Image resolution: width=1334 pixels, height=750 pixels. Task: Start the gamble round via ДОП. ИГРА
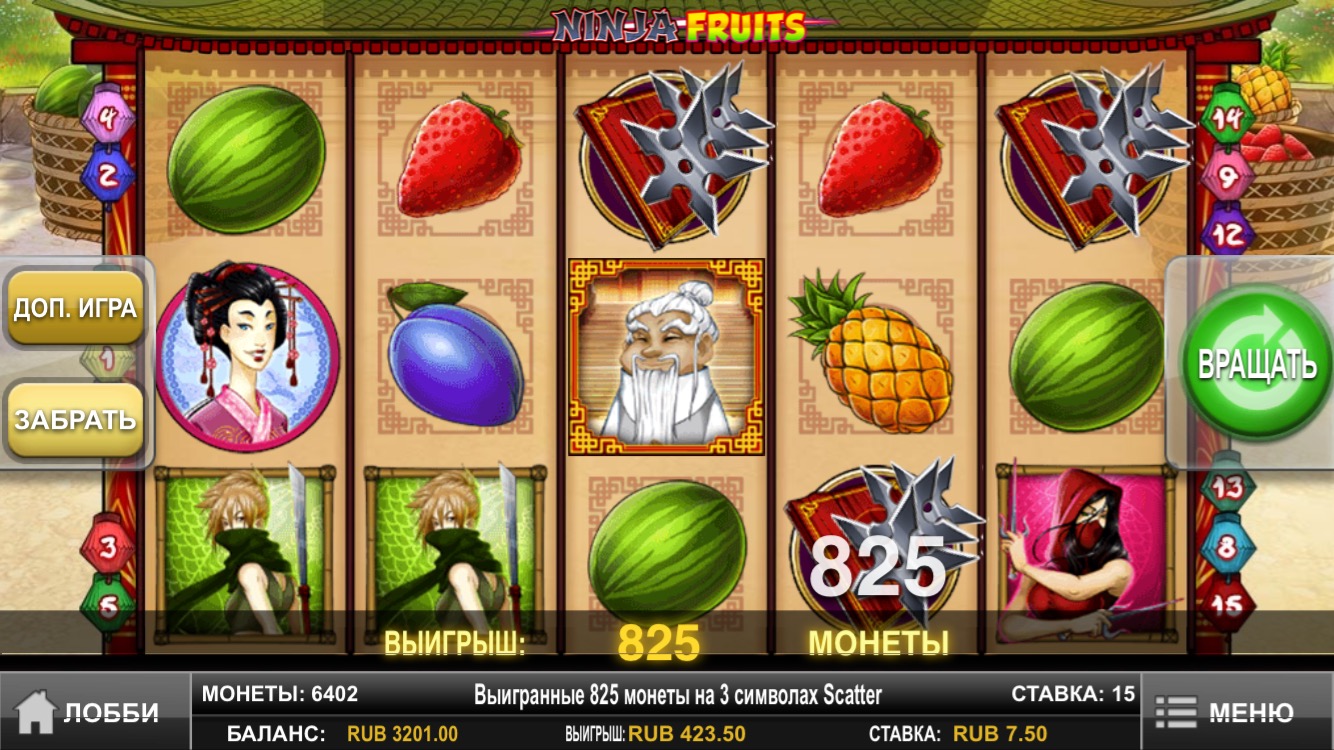75,307
